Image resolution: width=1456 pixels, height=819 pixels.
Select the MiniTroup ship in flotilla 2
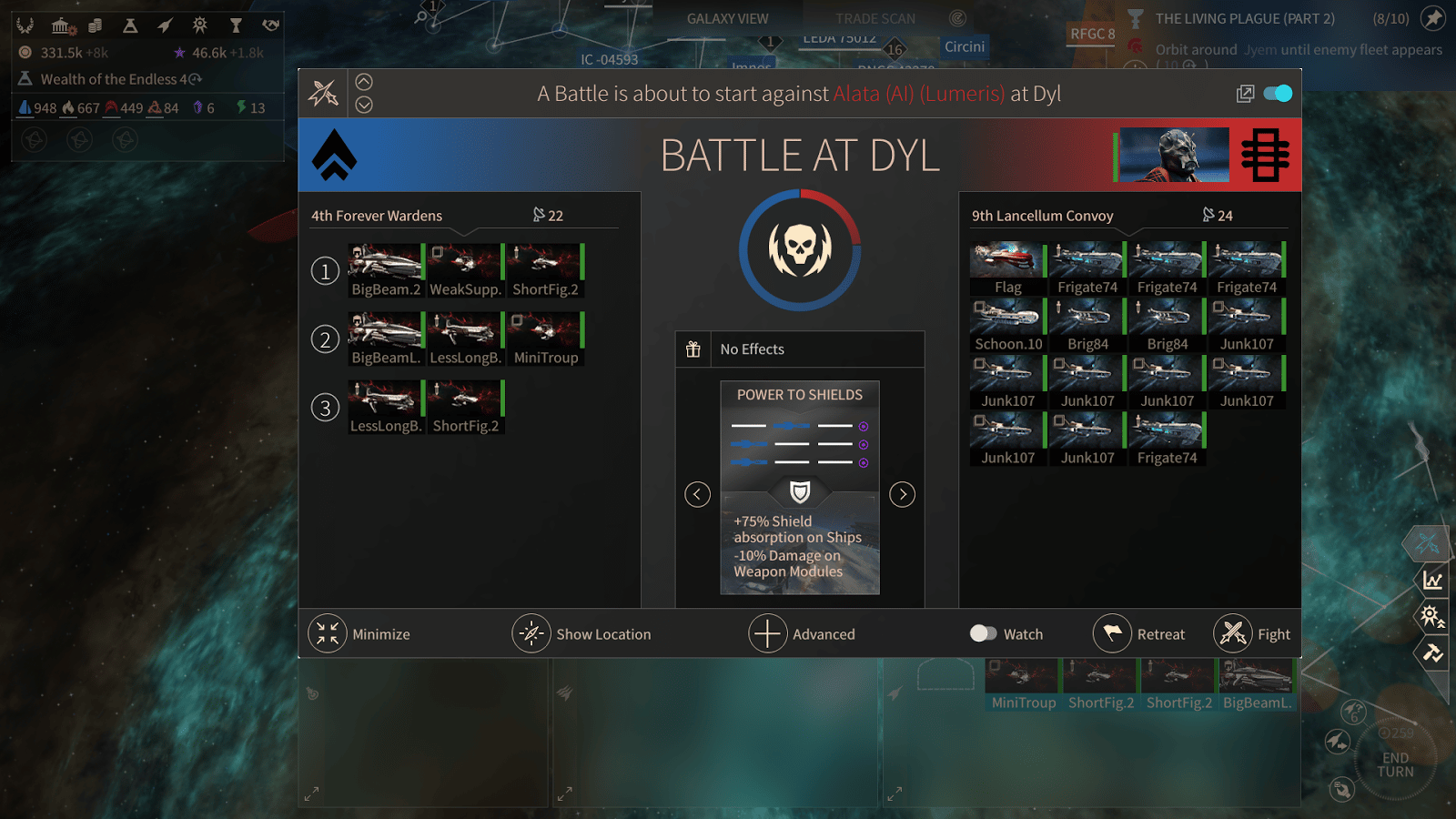pos(546,339)
